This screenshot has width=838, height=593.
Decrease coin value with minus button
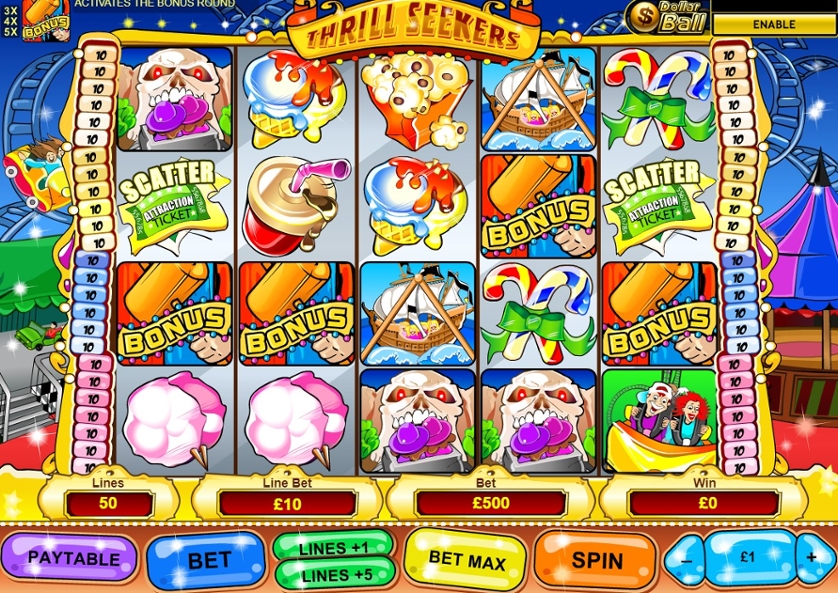(686, 560)
